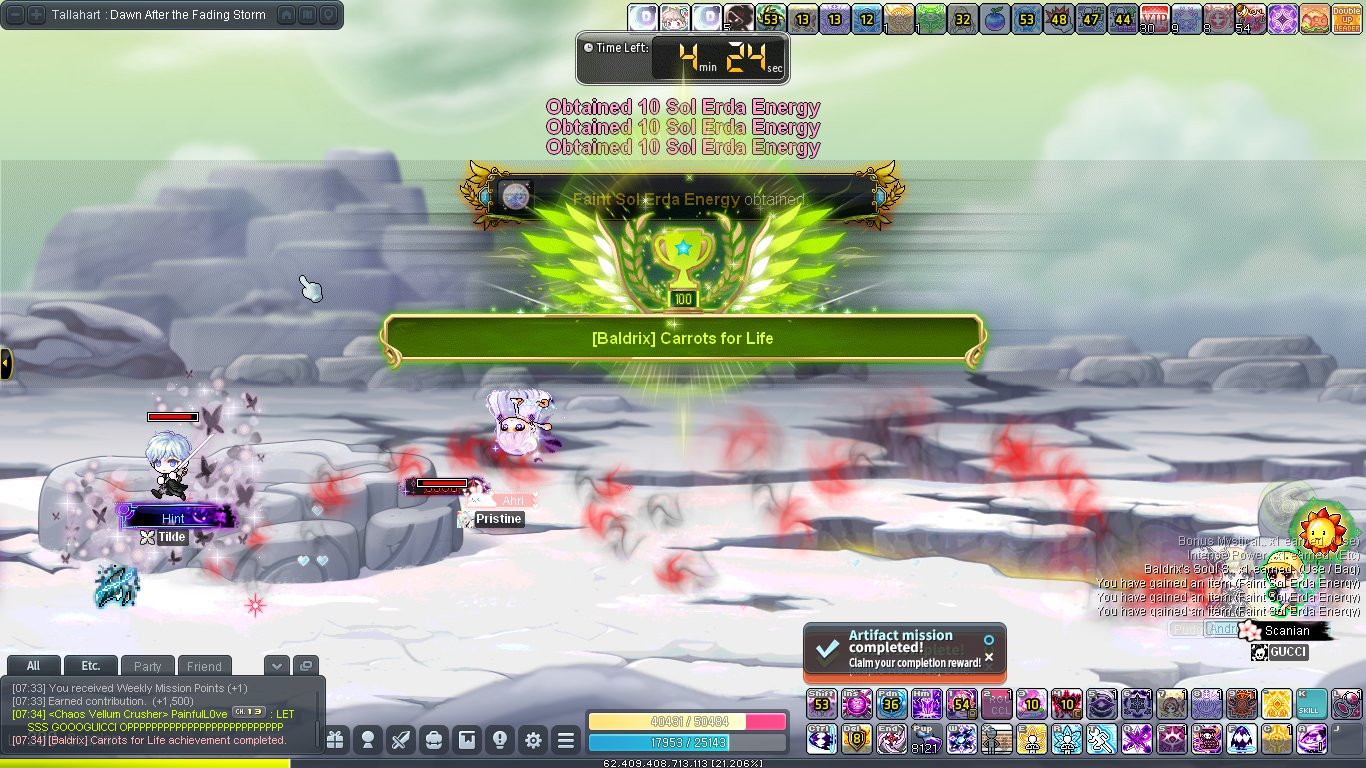Screen dimensions: 1366x768
Task: Select the Friend chat tab
Action: [x=204, y=666]
